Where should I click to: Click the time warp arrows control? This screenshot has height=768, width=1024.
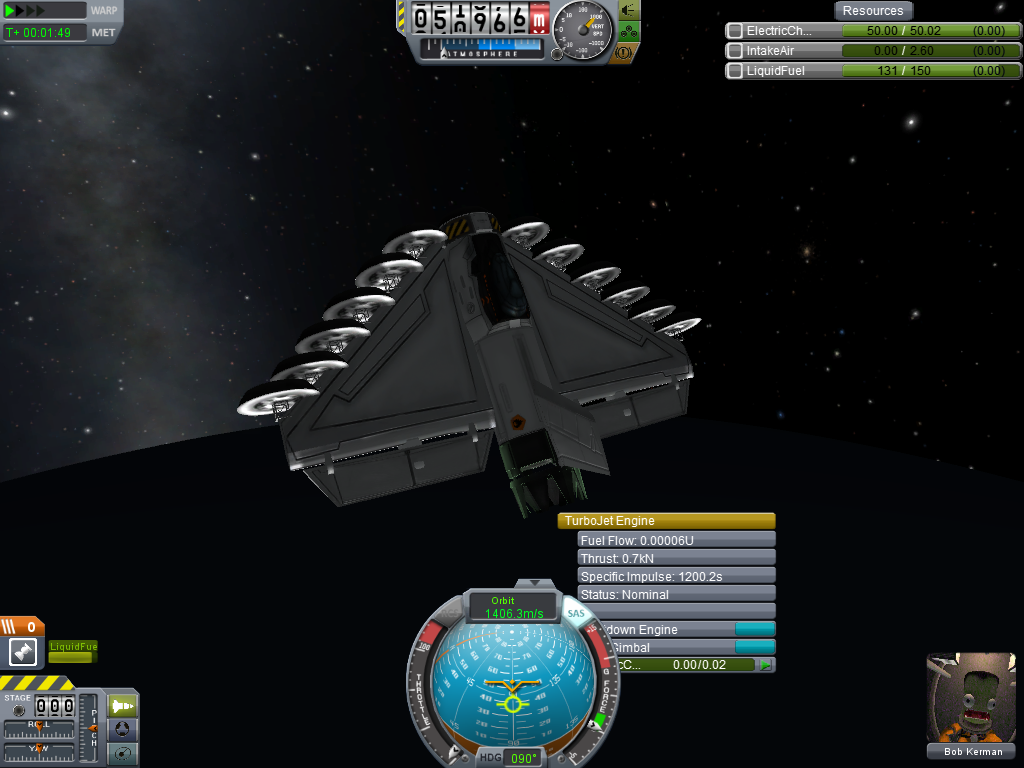click(x=44, y=10)
